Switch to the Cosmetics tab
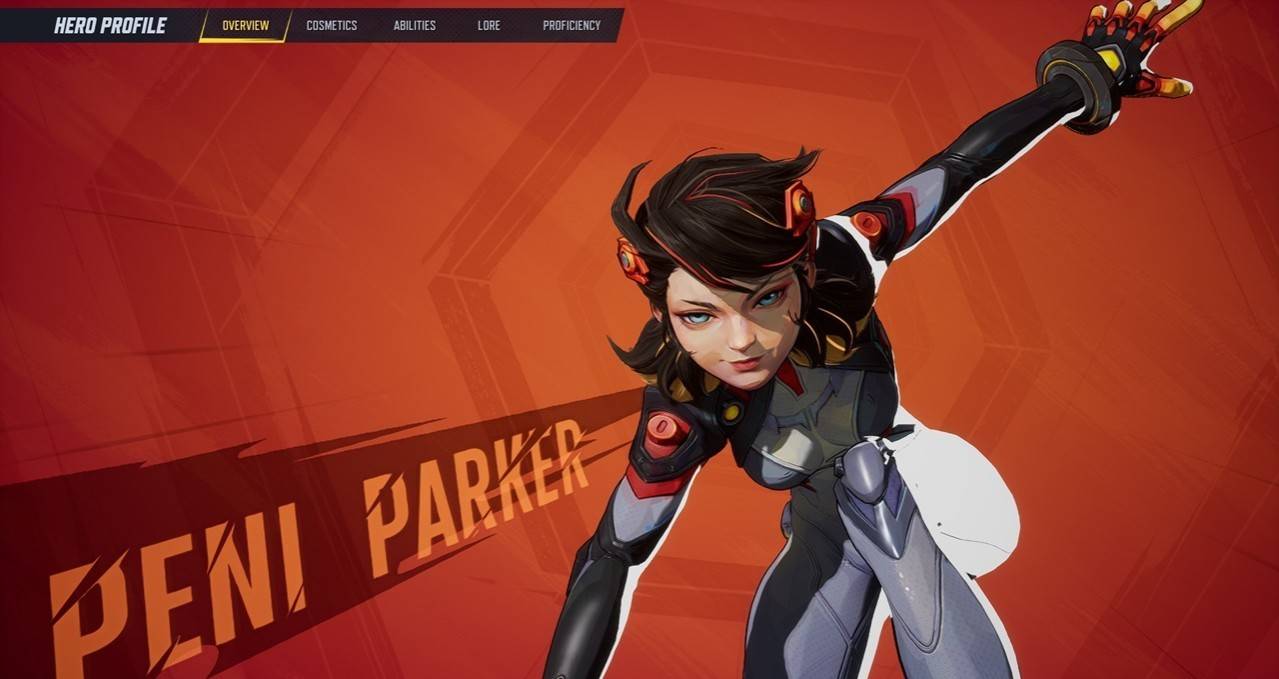Image resolution: width=1279 pixels, height=679 pixels. click(331, 25)
